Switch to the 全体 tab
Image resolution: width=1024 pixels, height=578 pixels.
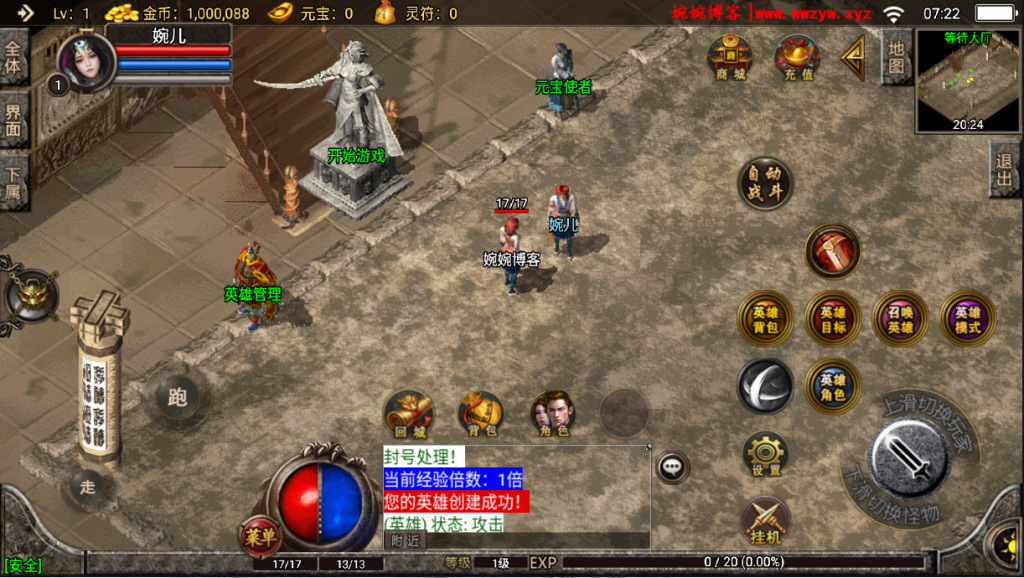pos(14,57)
